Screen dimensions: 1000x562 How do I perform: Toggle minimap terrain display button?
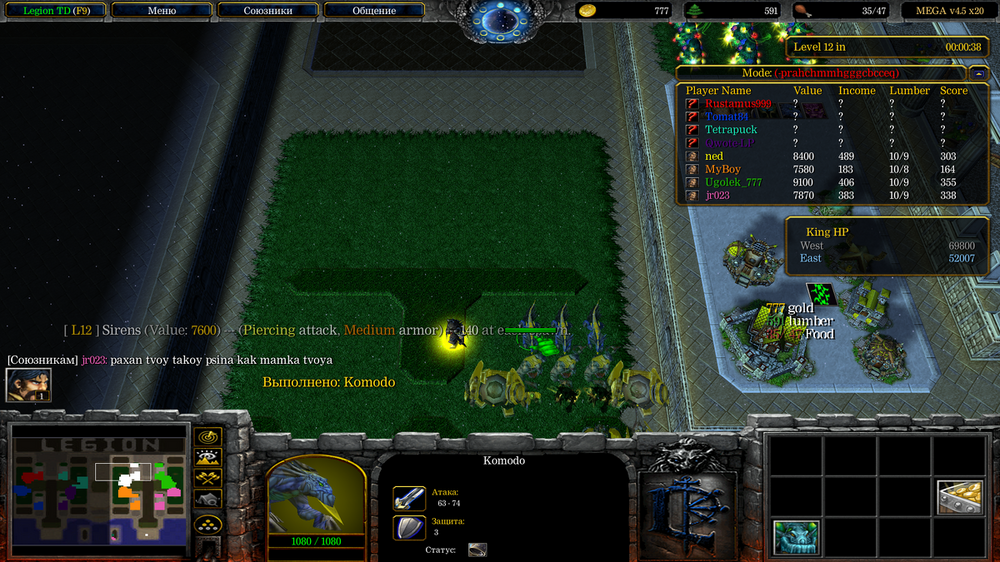(208, 458)
